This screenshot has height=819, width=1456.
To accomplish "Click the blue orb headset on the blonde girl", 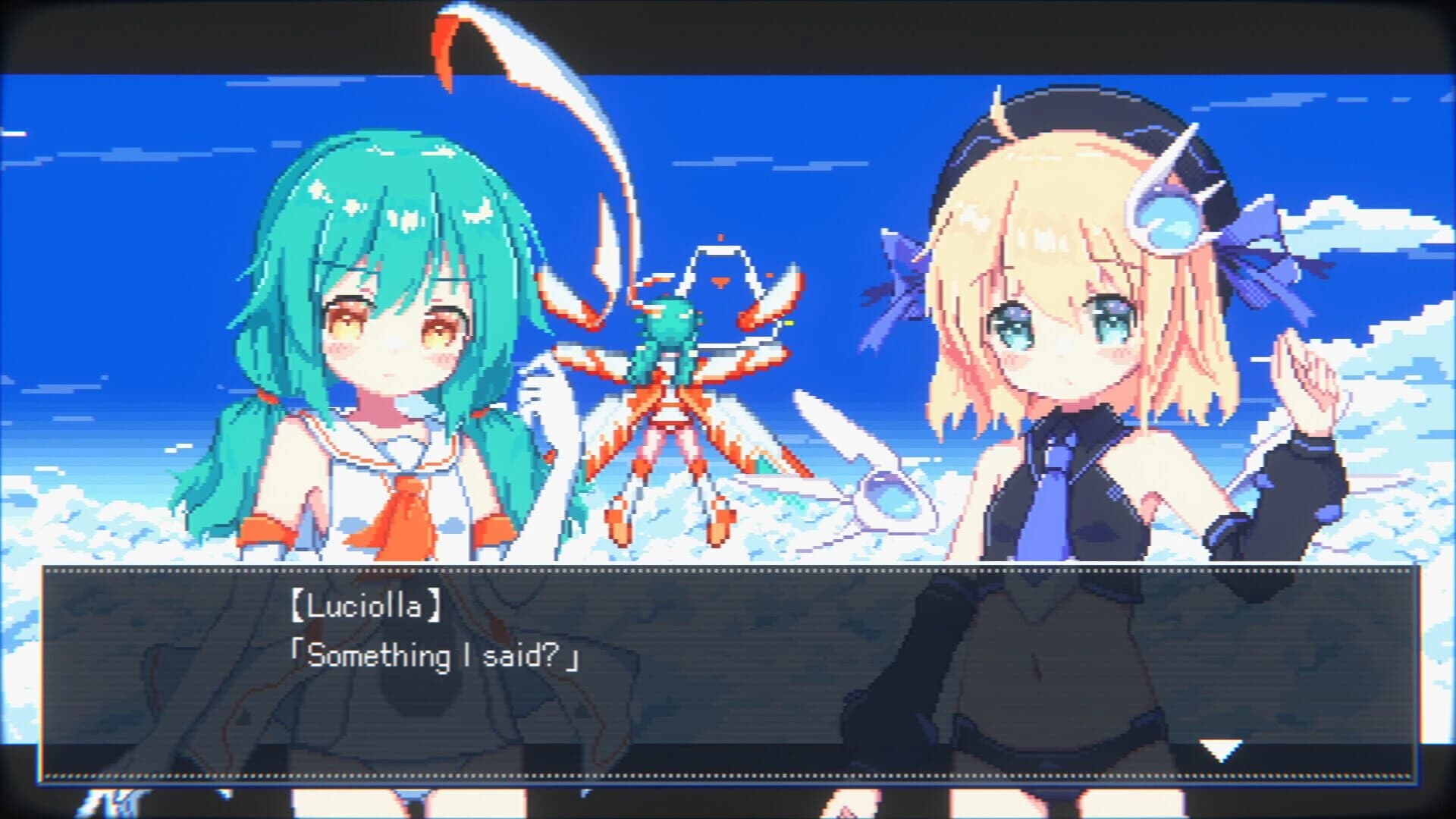I will (x=1172, y=220).
